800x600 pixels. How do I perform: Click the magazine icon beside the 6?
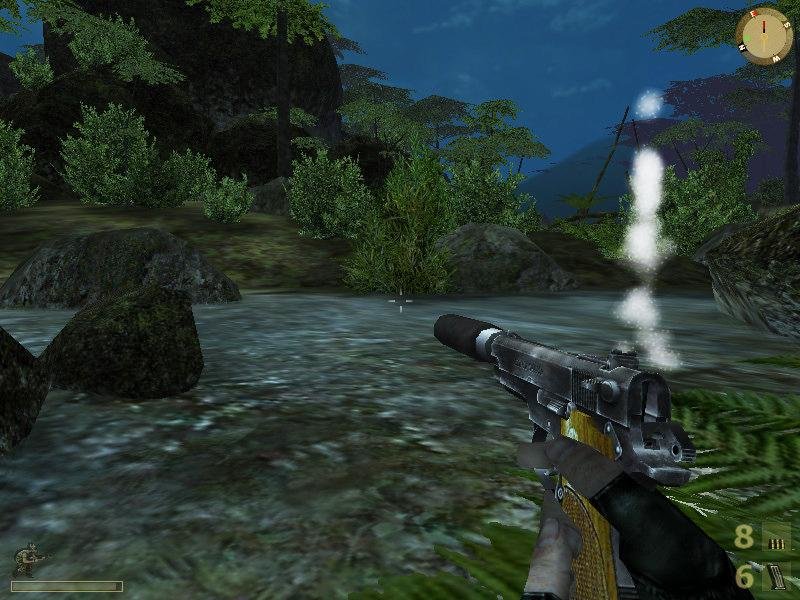pos(776,576)
